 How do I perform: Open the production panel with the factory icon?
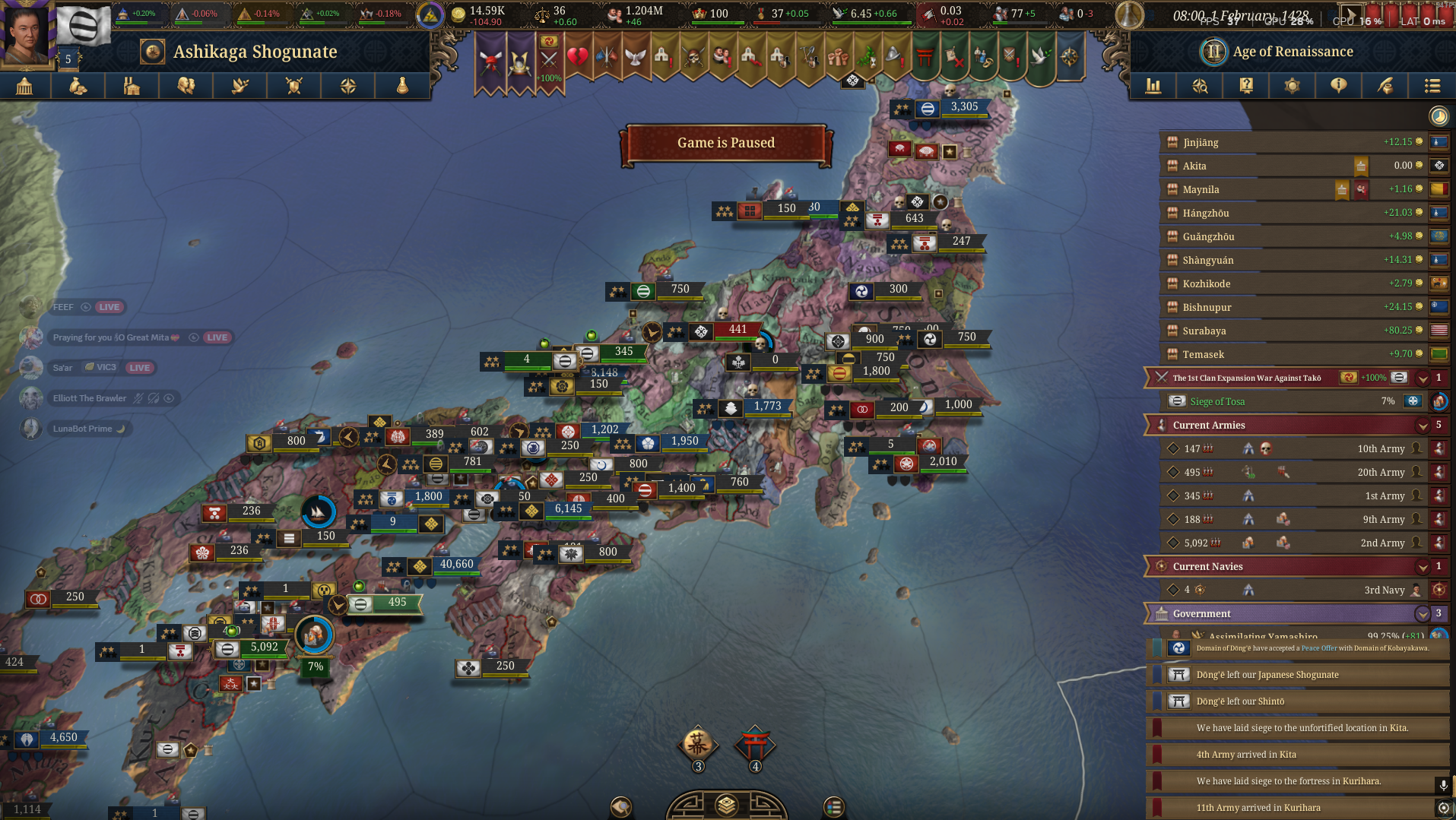point(131,86)
